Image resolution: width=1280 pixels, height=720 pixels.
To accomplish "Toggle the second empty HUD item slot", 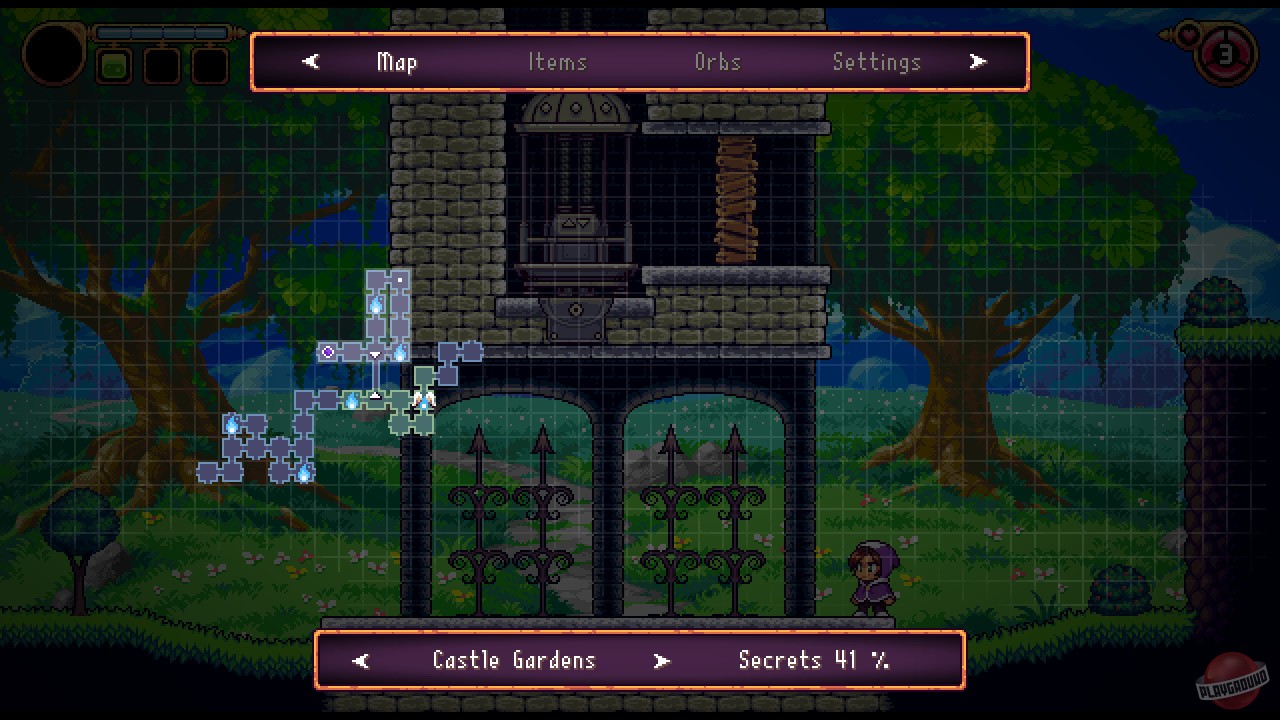I will pos(161,66).
